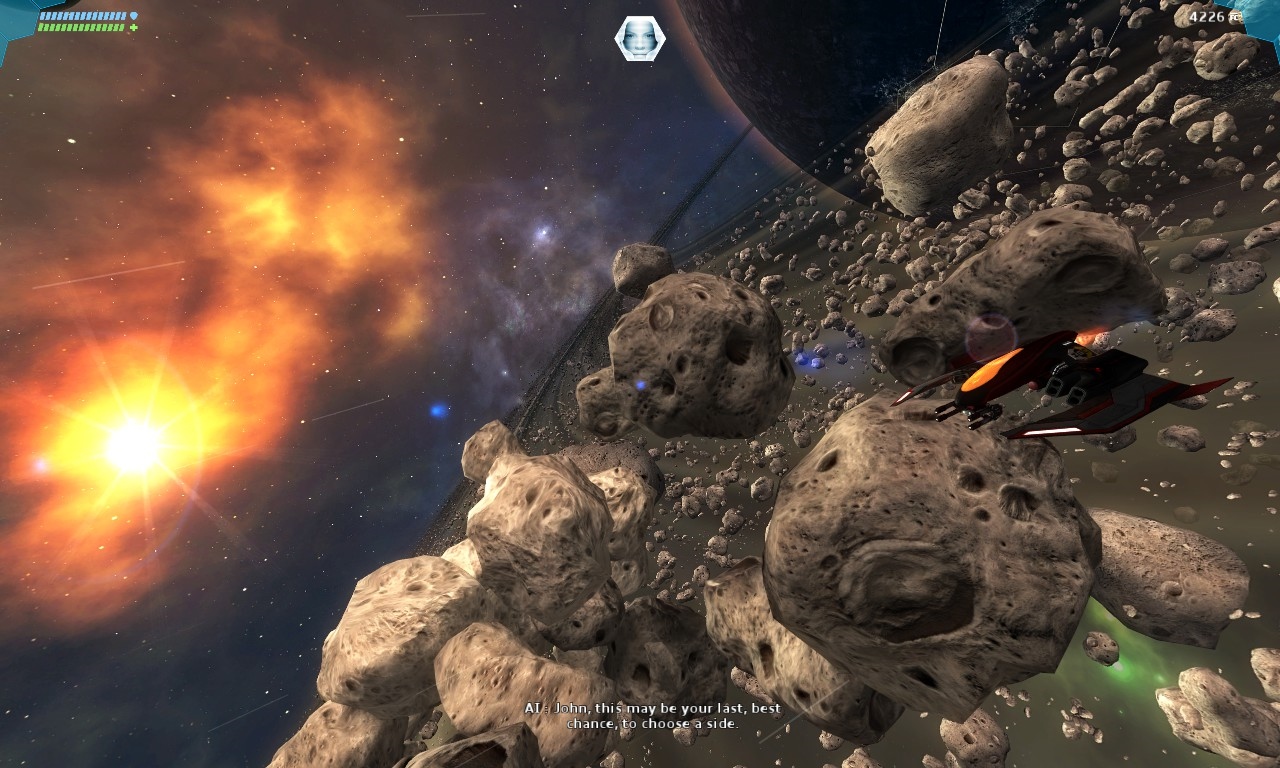1280x768 pixels.
Task: Click the health bar to toggle health readout
Action: (x=80, y=27)
